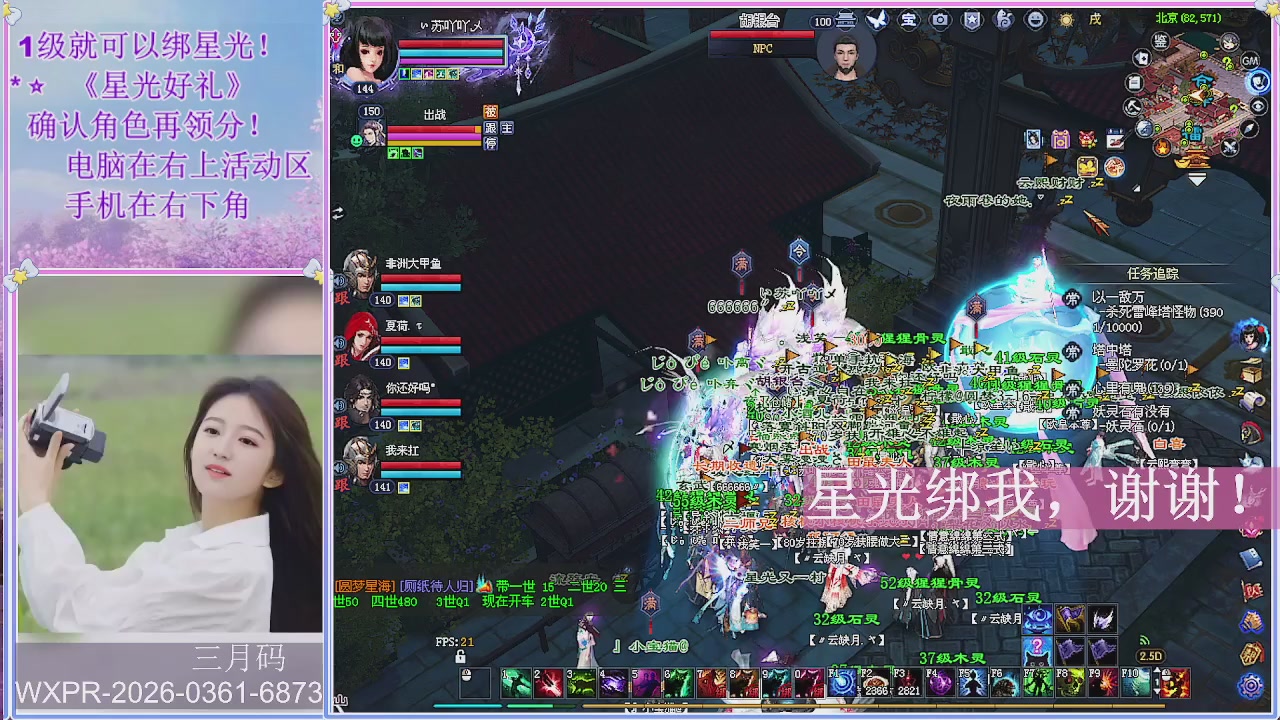Open the 常 dropdown beside quest tracker
The image size is (1280, 720).
1071,298
